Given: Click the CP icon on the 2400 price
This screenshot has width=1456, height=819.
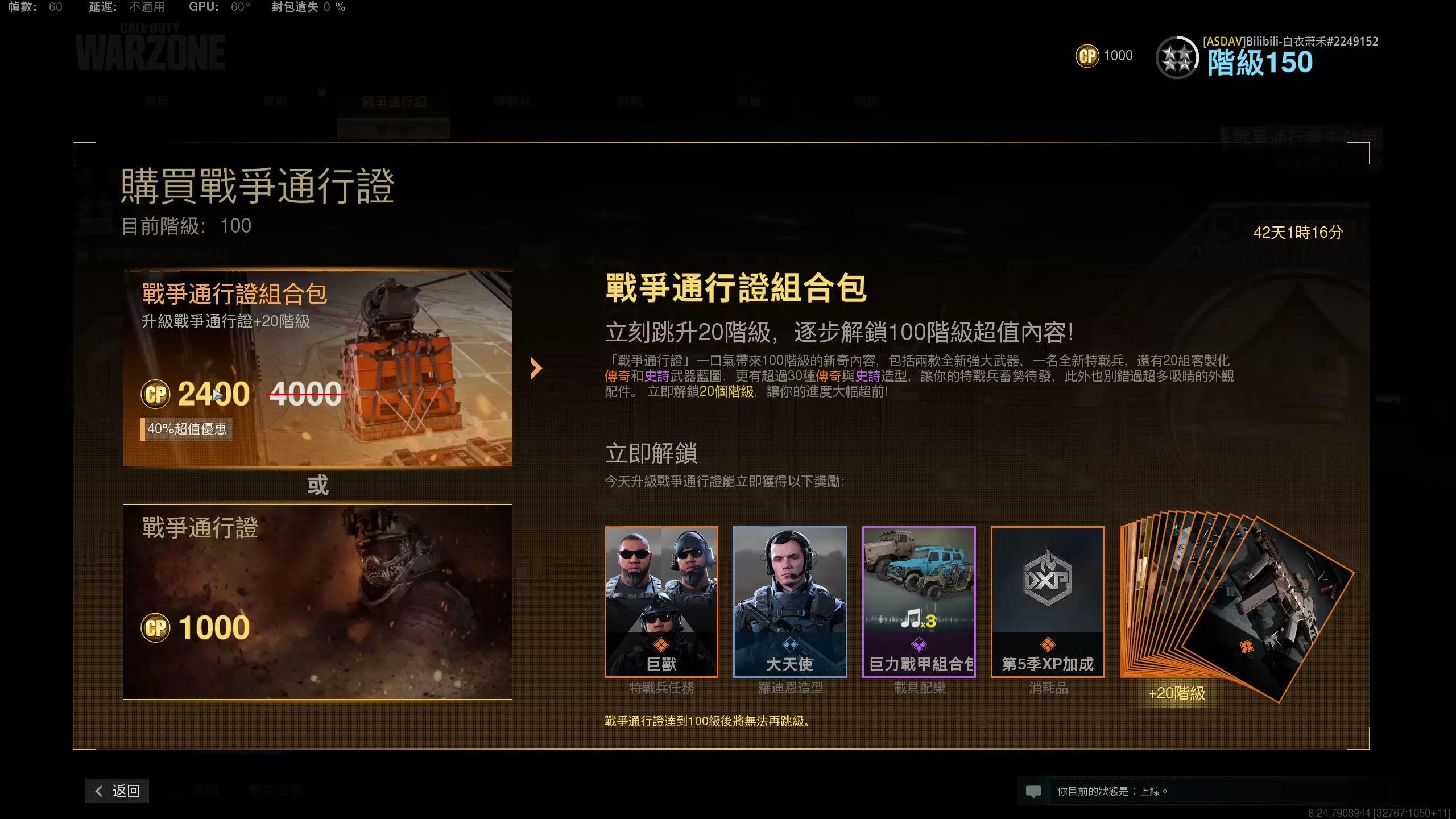Looking at the screenshot, I should (x=156, y=393).
